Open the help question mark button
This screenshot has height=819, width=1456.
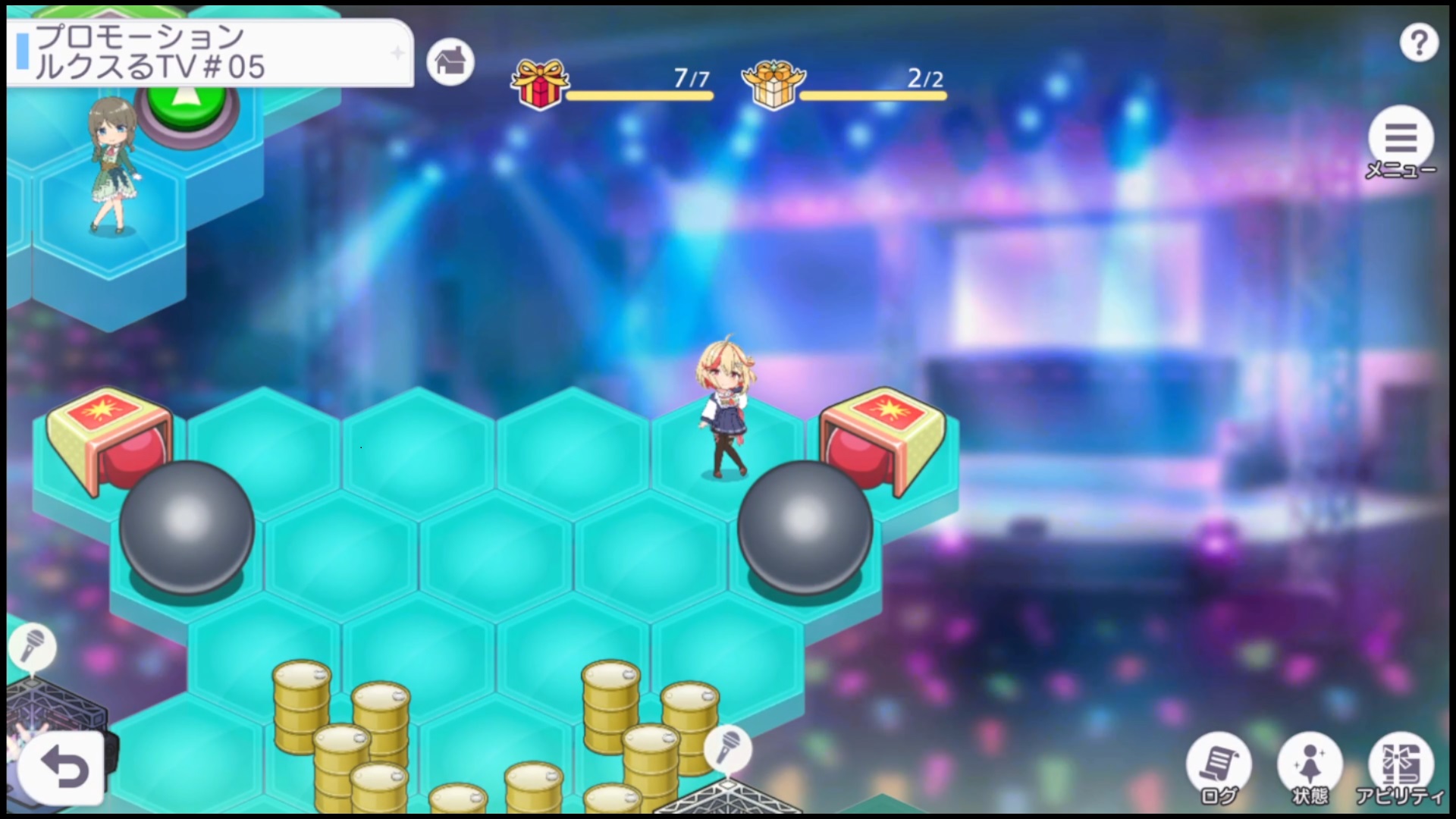click(1418, 43)
